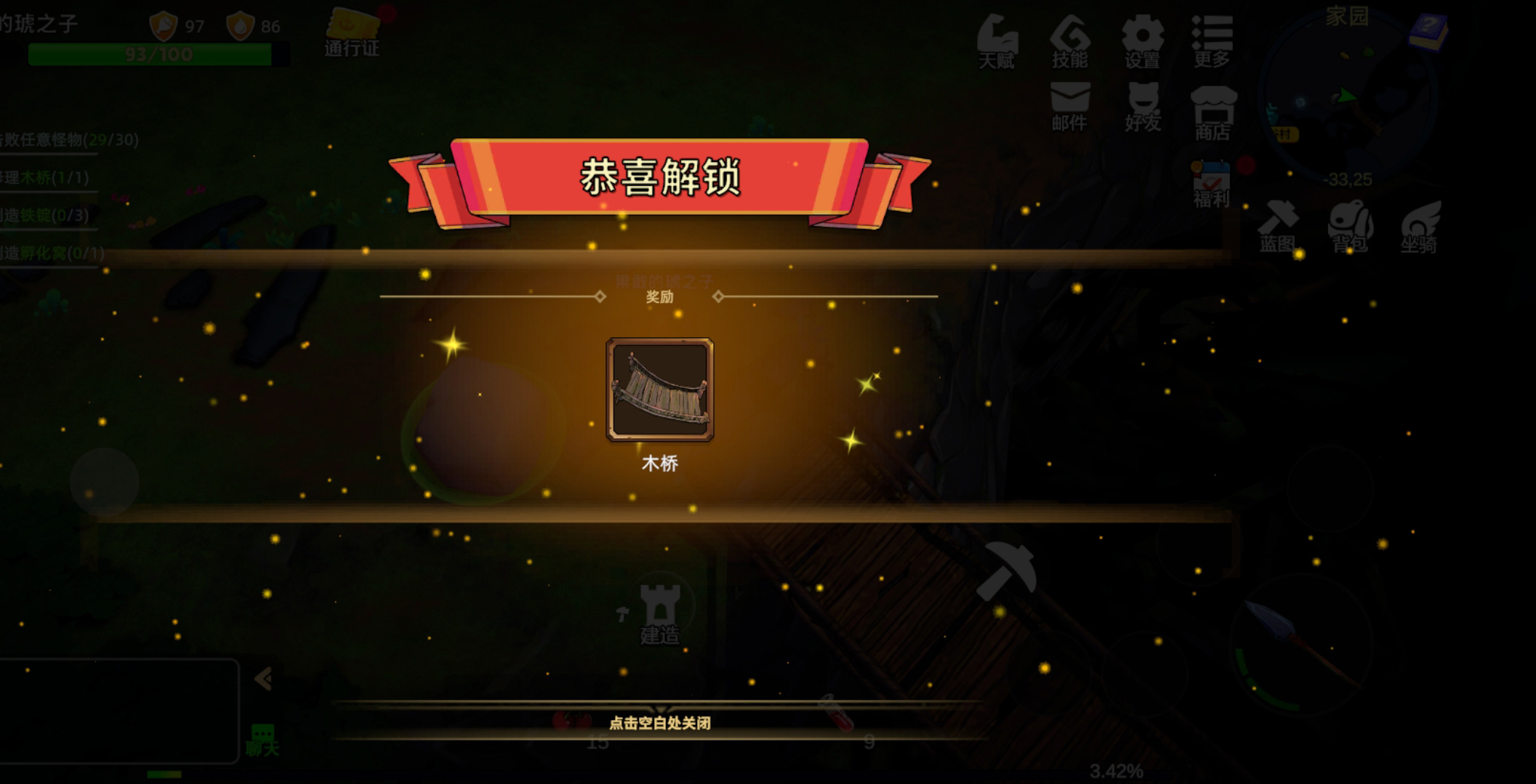This screenshot has width=1536, height=784.
Task: Check the 邮件 mail inbox
Action: [x=1069, y=106]
